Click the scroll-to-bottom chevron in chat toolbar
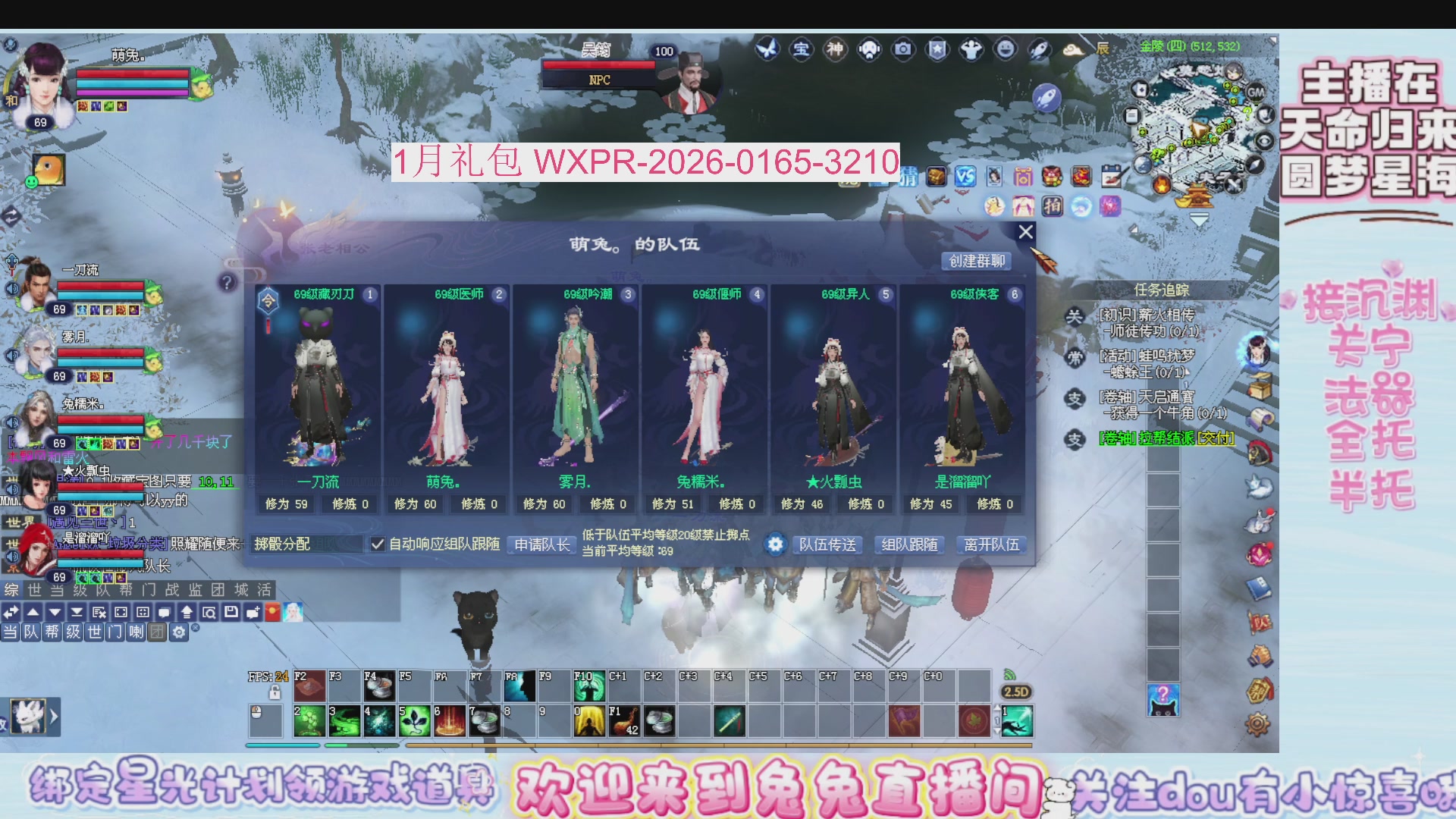Image resolution: width=1456 pixels, height=819 pixels. click(77, 612)
